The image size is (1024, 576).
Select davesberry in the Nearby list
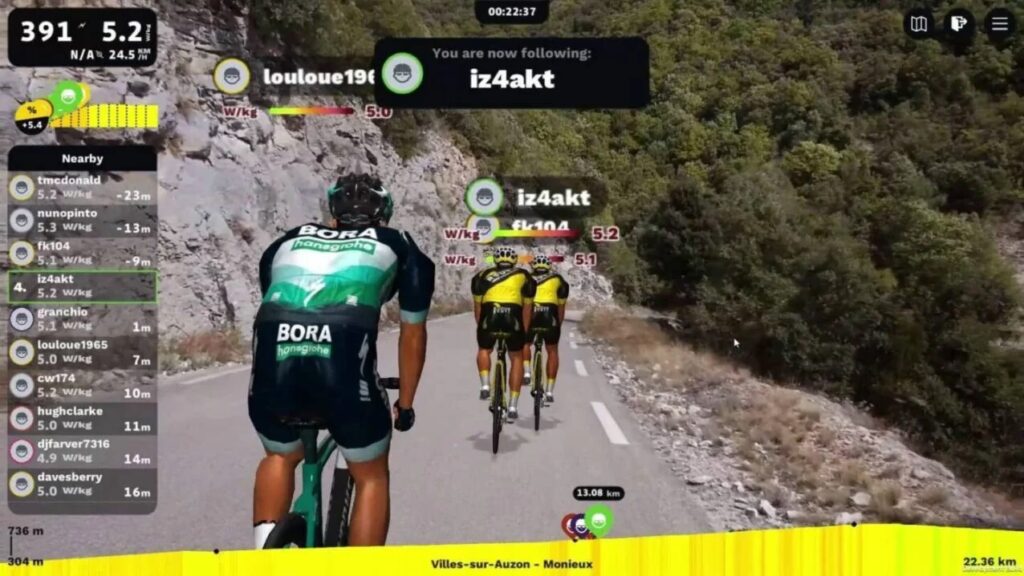pos(82,485)
